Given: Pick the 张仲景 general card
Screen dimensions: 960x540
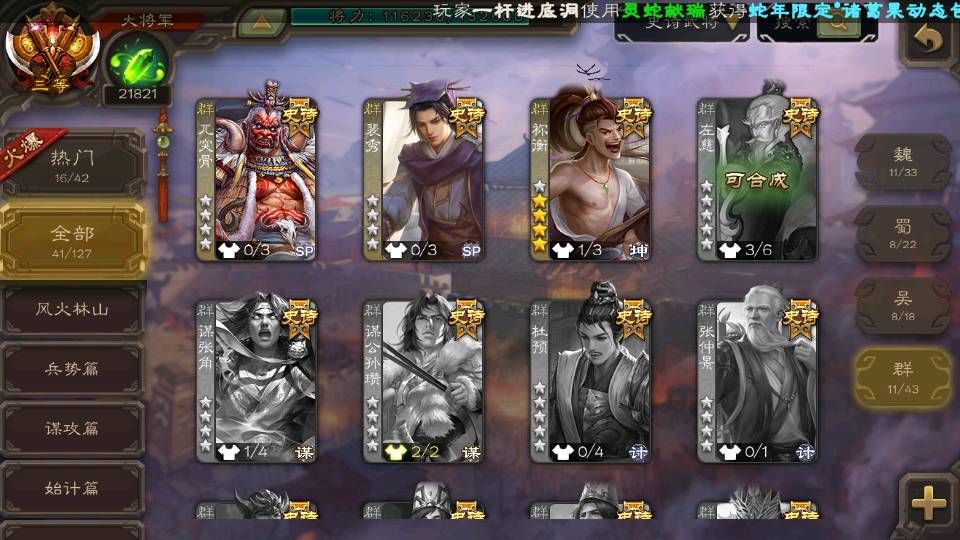Looking at the screenshot, I should pyautogui.click(x=758, y=378).
